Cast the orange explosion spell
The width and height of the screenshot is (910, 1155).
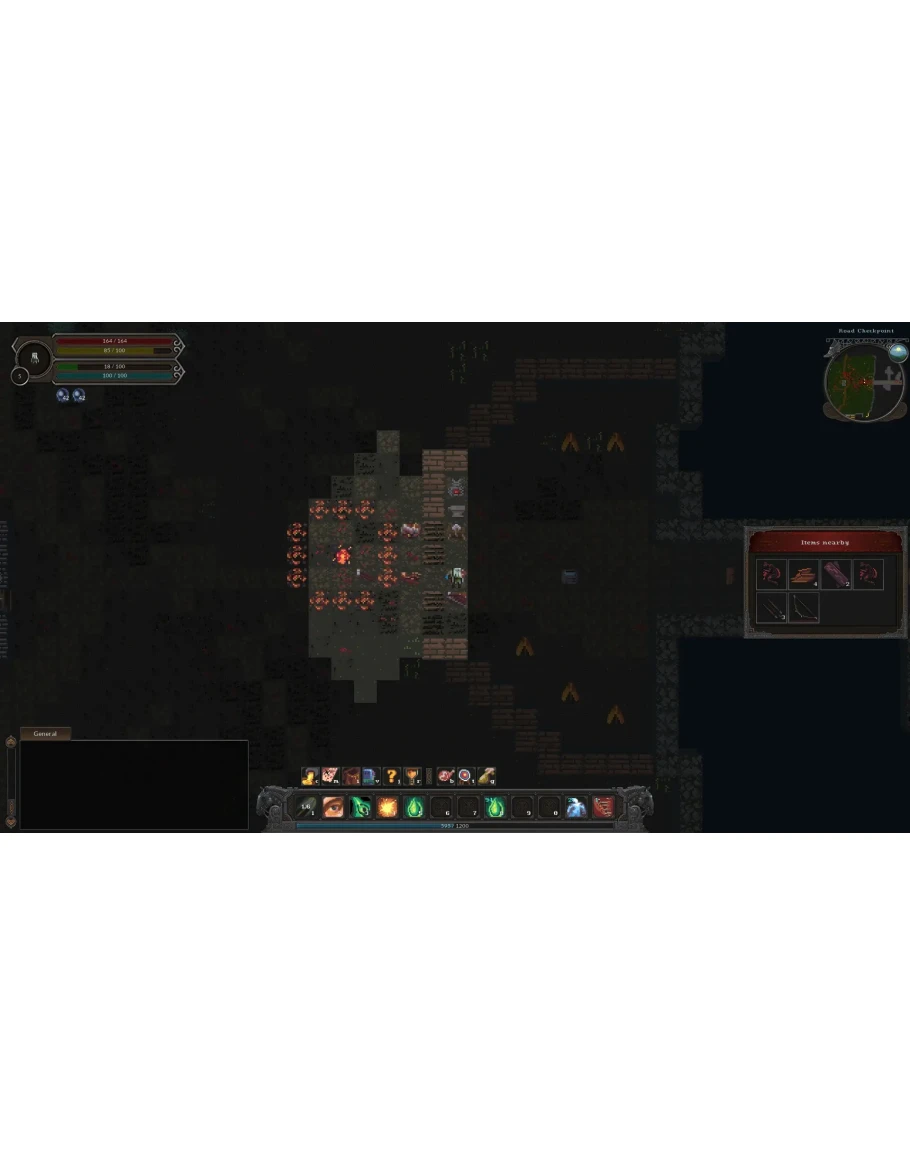(x=387, y=806)
